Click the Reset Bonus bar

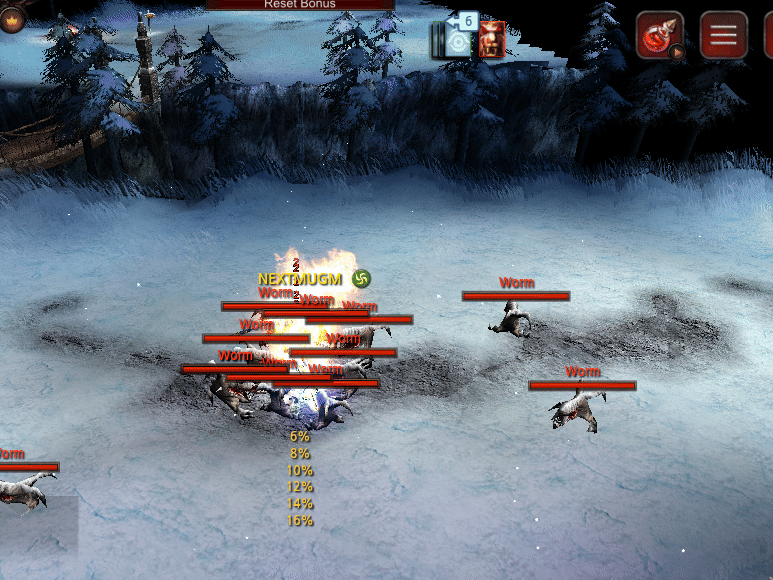[300, 4]
